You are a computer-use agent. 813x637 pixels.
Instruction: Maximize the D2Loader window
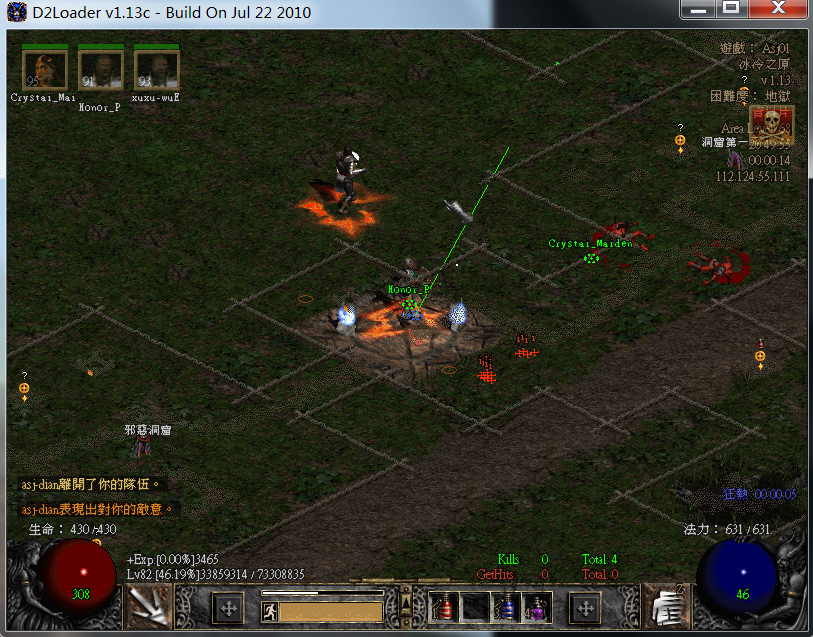coord(732,9)
